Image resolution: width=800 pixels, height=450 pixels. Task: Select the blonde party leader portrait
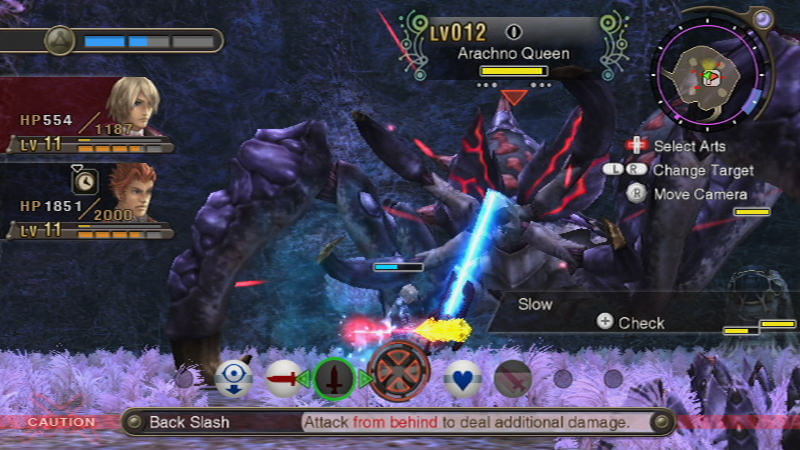[x=131, y=107]
